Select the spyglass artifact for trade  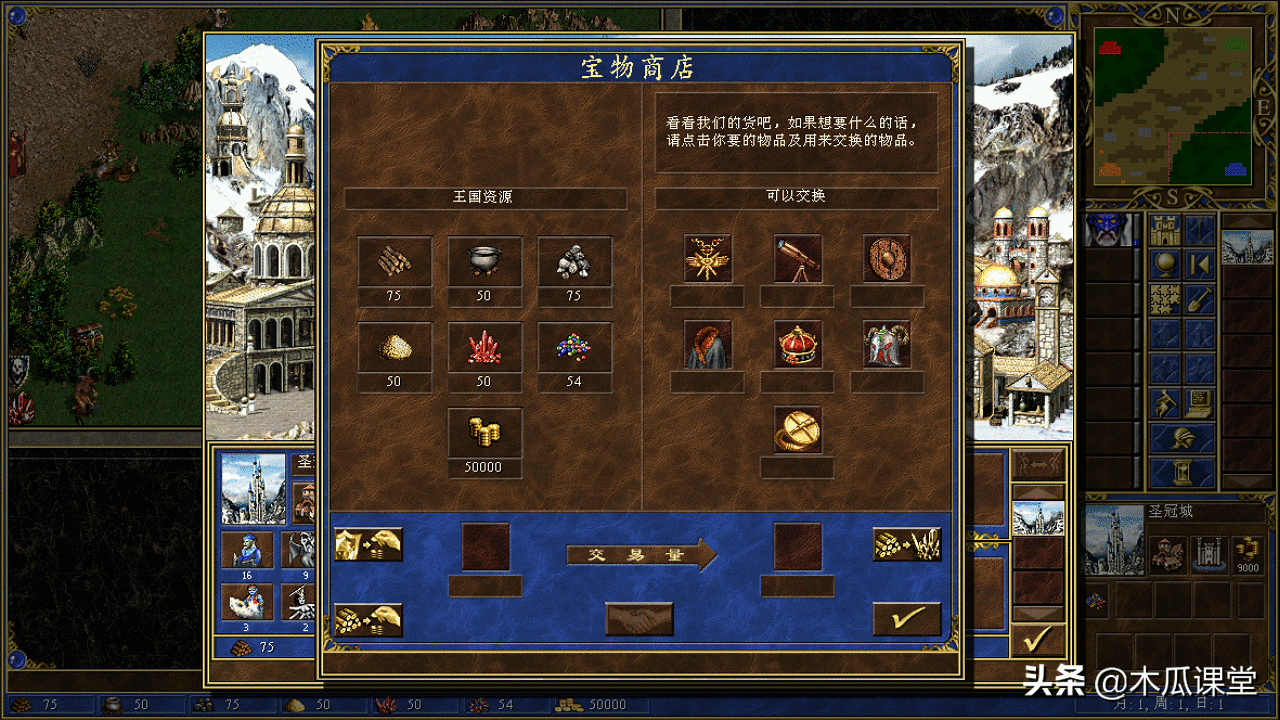[797, 260]
